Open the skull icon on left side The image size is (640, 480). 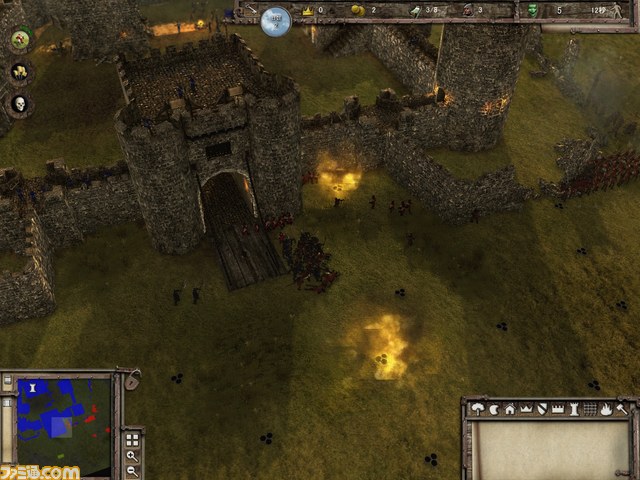tap(19, 103)
